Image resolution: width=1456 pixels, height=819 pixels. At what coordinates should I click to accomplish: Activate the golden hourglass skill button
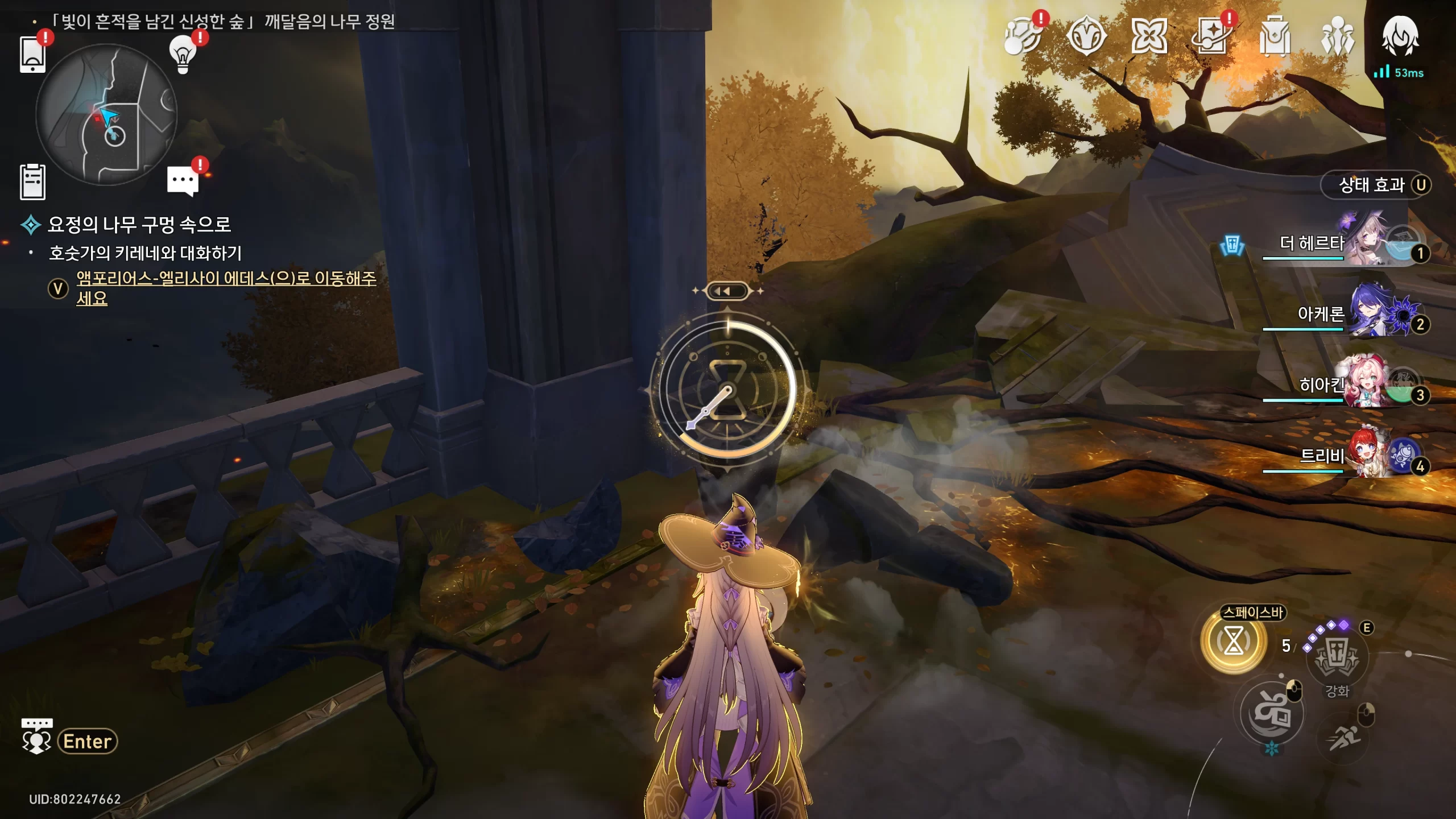pos(1234,642)
